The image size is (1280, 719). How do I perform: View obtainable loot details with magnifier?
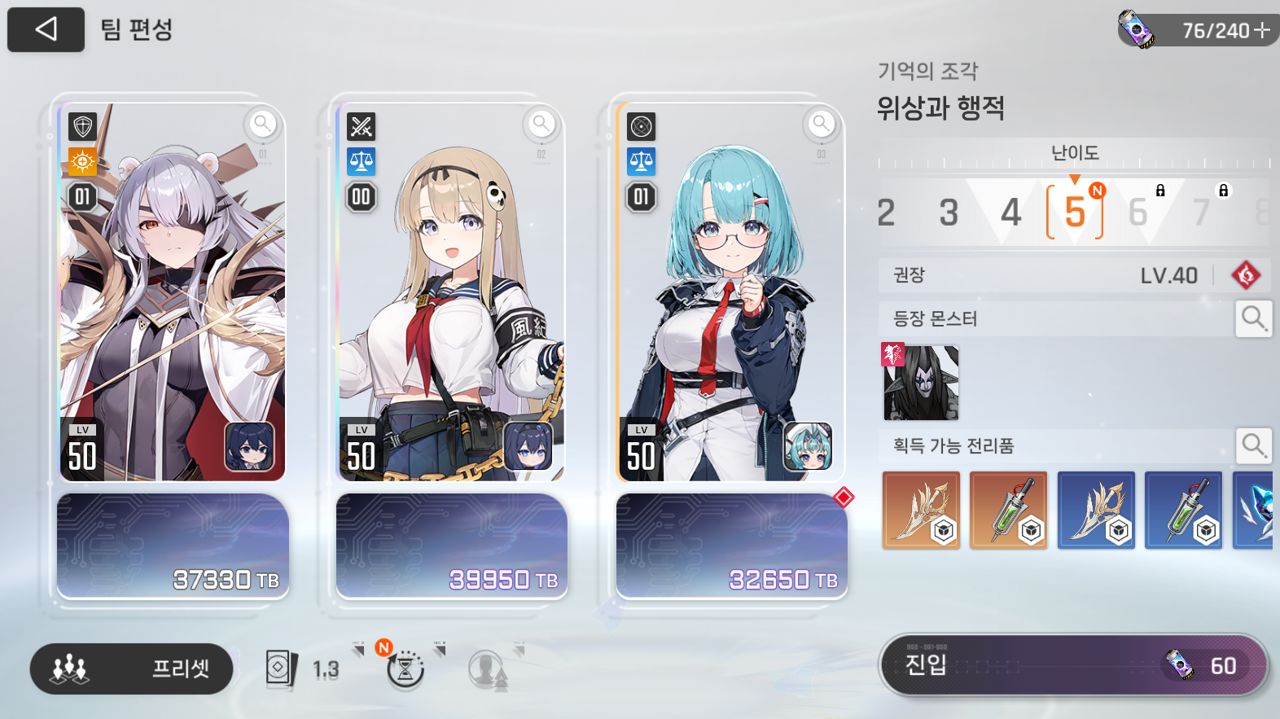pos(1253,445)
